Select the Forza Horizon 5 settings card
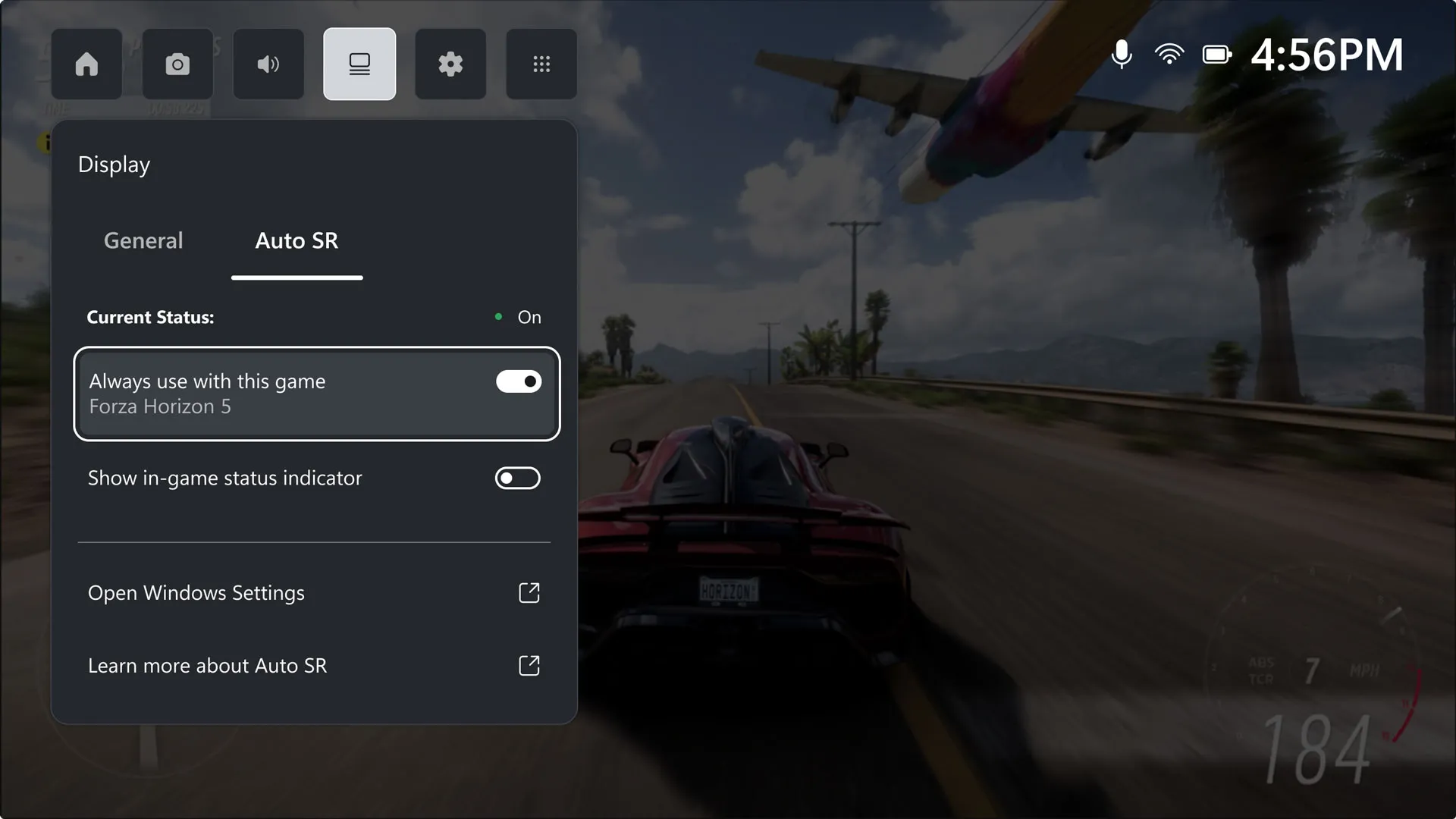 [x=316, y=394]
